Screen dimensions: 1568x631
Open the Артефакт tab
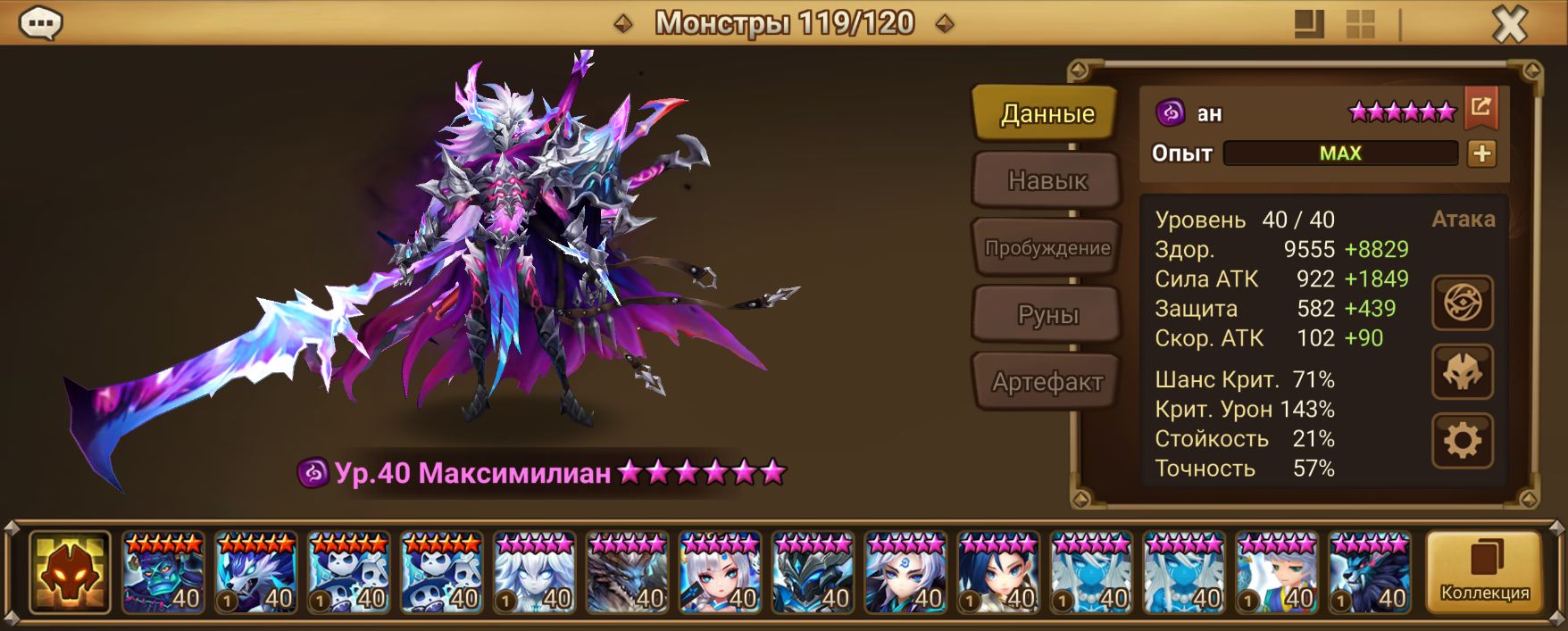1047,382
